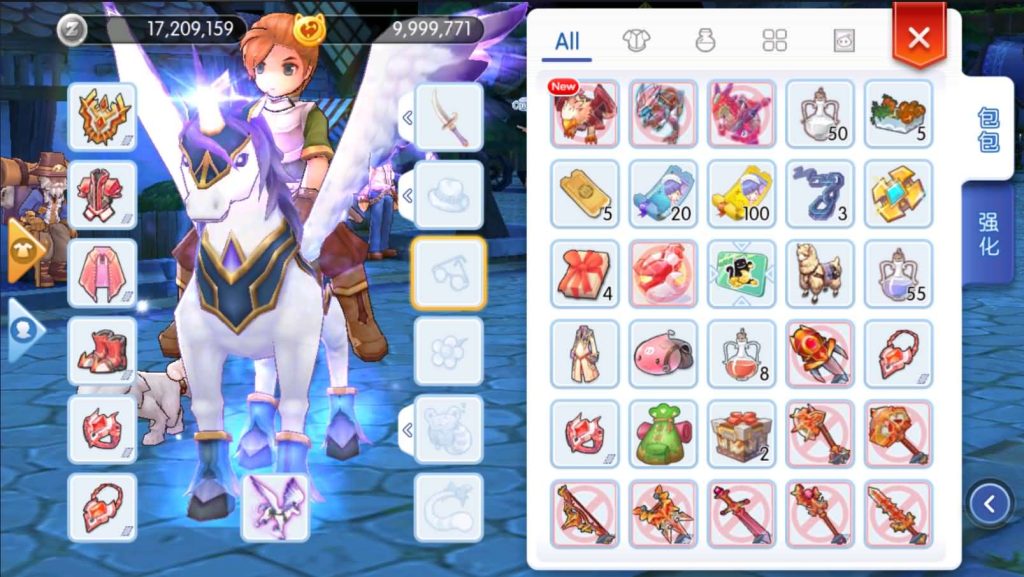The image size is (1024, 577).
Task: Choose the red gift box stack of 4
Action: click(585, 273)
